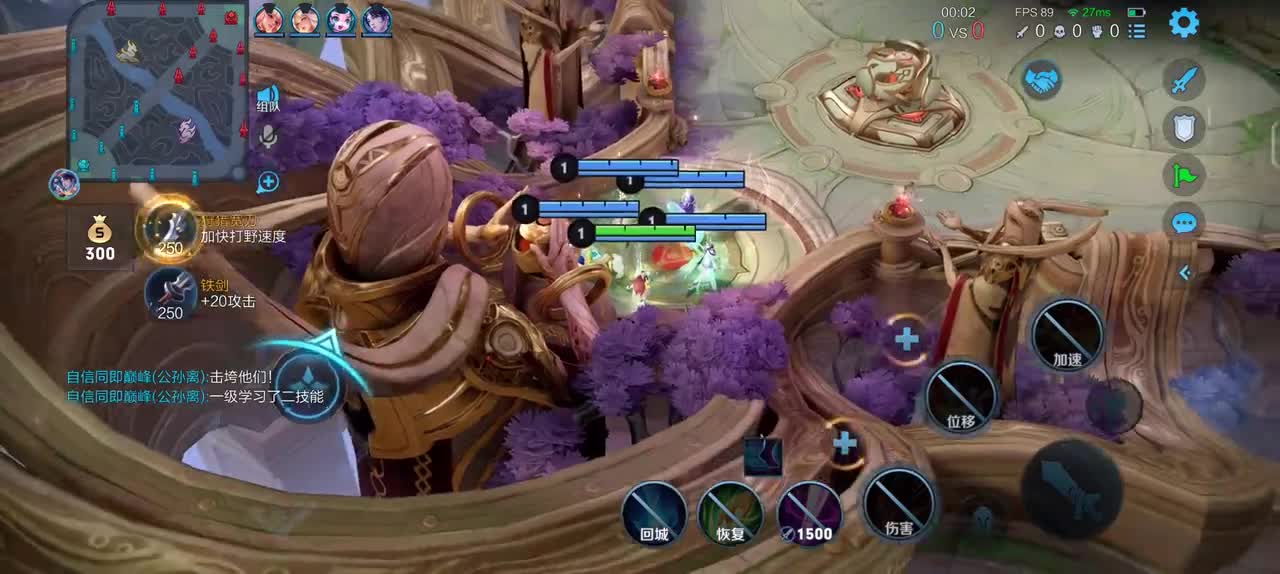Use the 恢复 heal ability
The image size is (1280, 574).
click(731, 515)
